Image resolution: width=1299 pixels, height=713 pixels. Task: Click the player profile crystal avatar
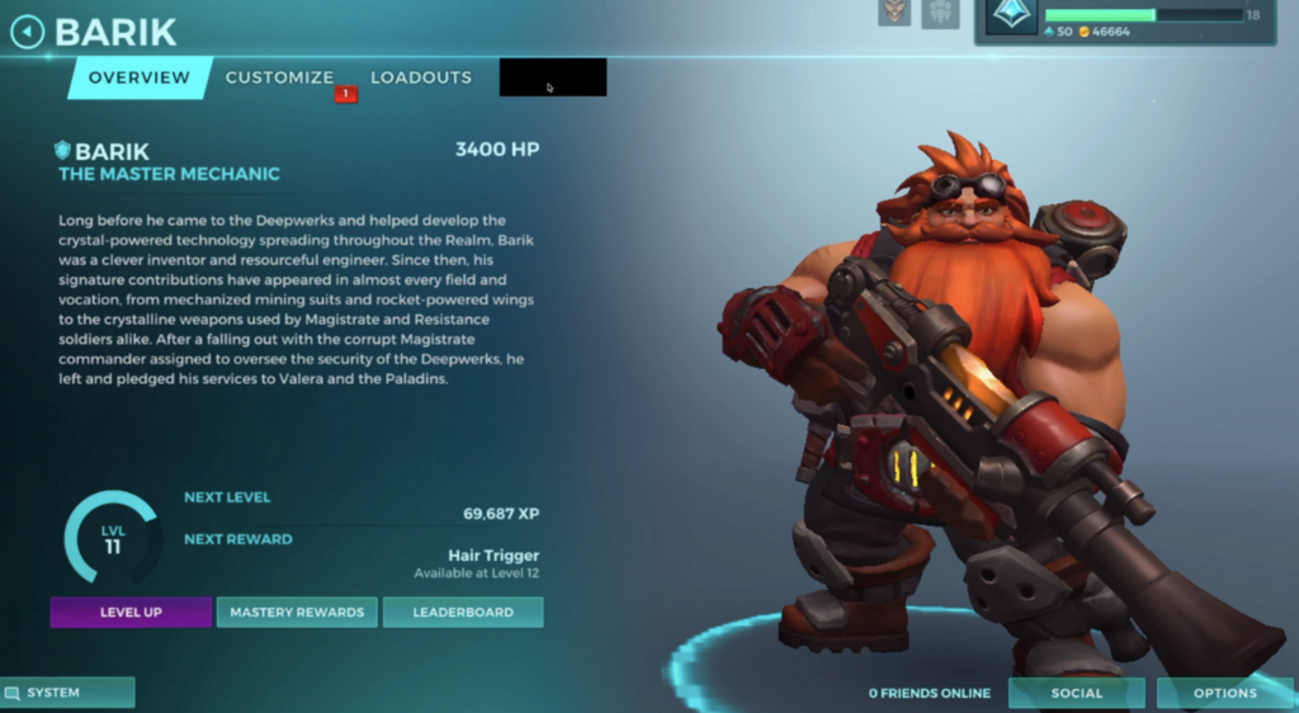(x=1011, y=17)
